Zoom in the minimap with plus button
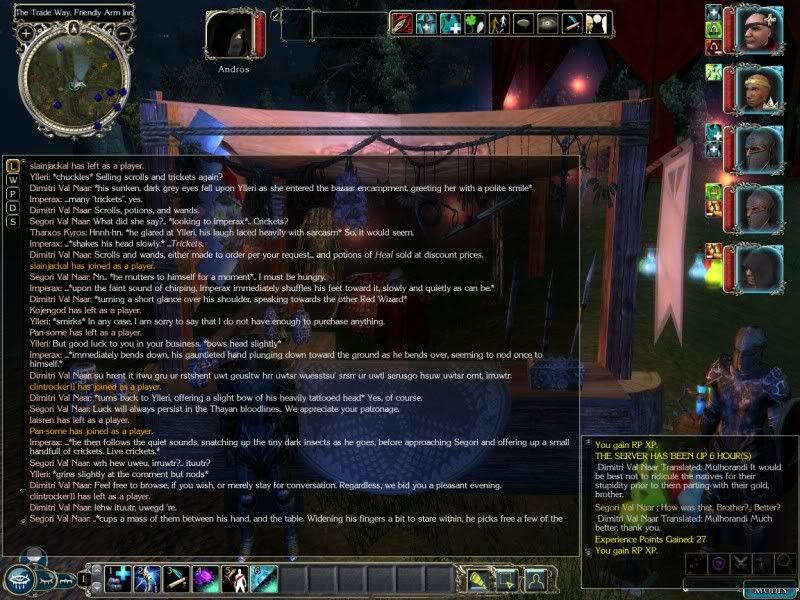 24,32
